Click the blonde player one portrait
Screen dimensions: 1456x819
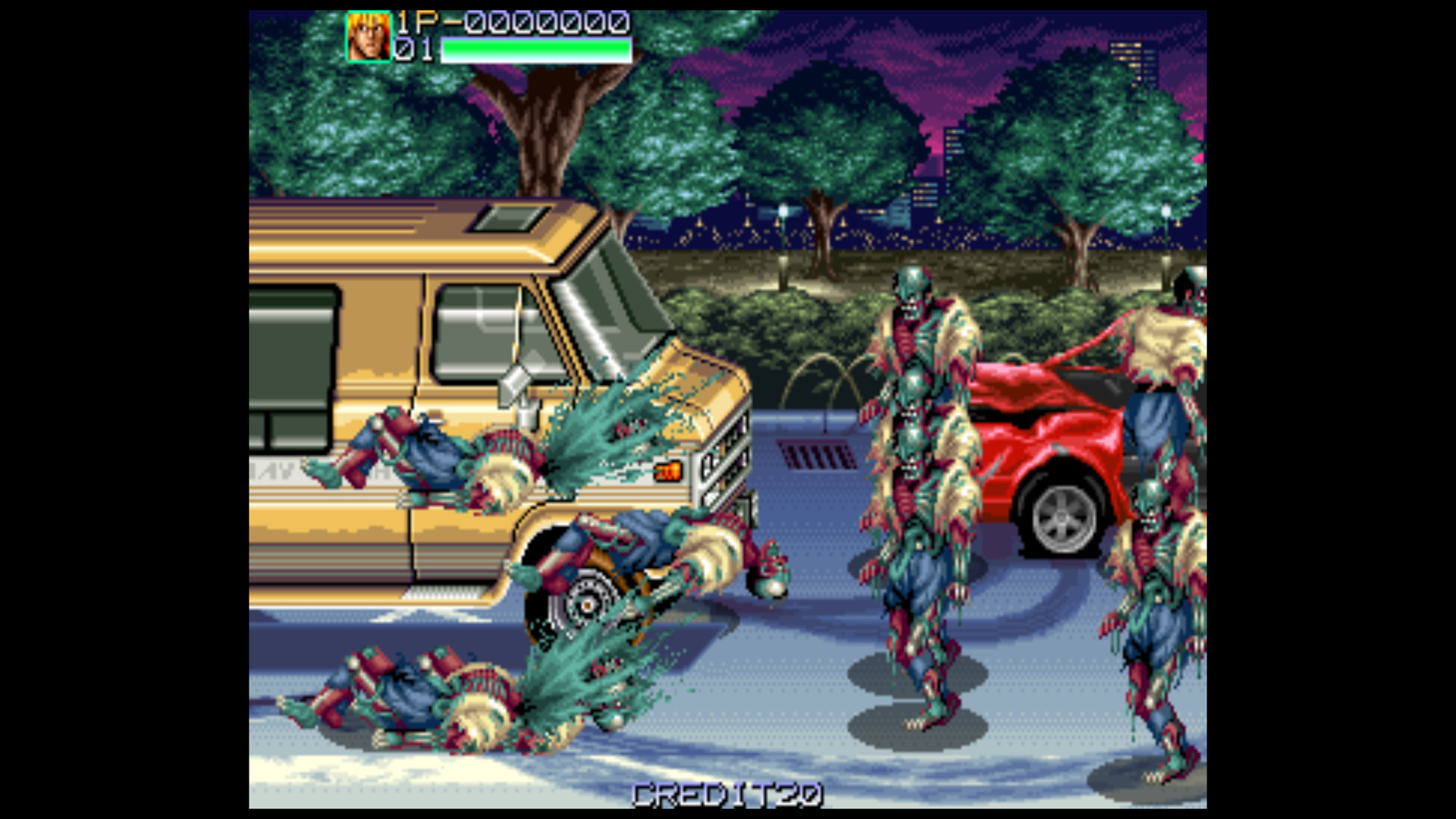[x=369, y=36]
